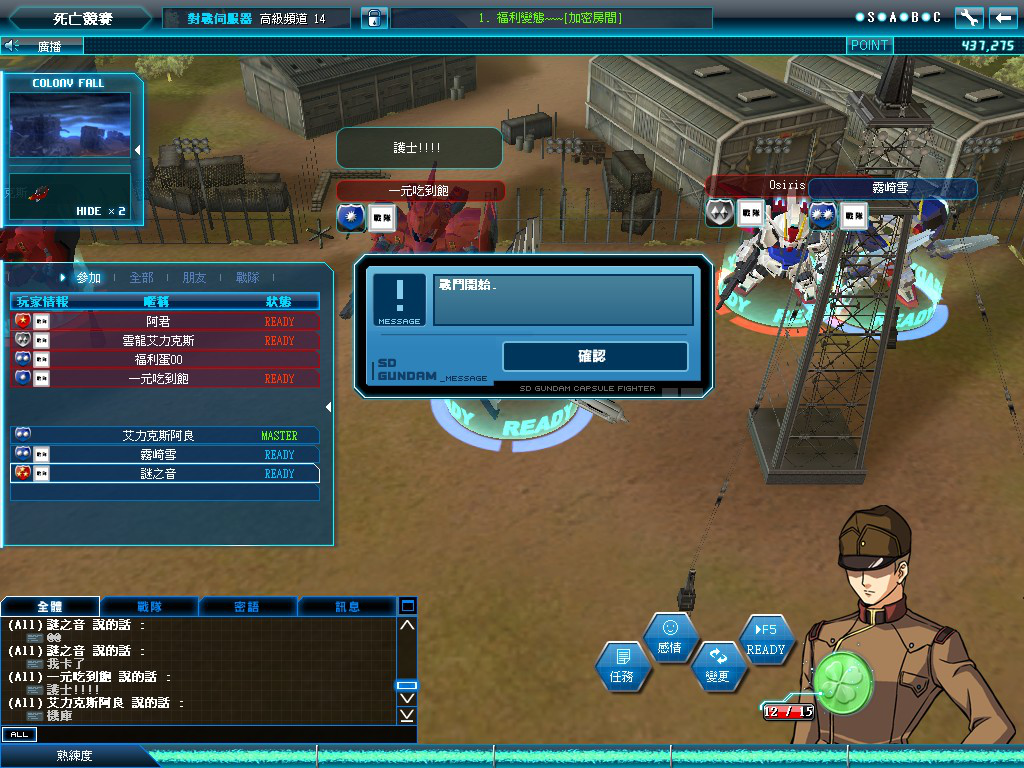Select the 全體 chat tab
The height and width of the screenshot is (768, 1024).
click(50, 606)
